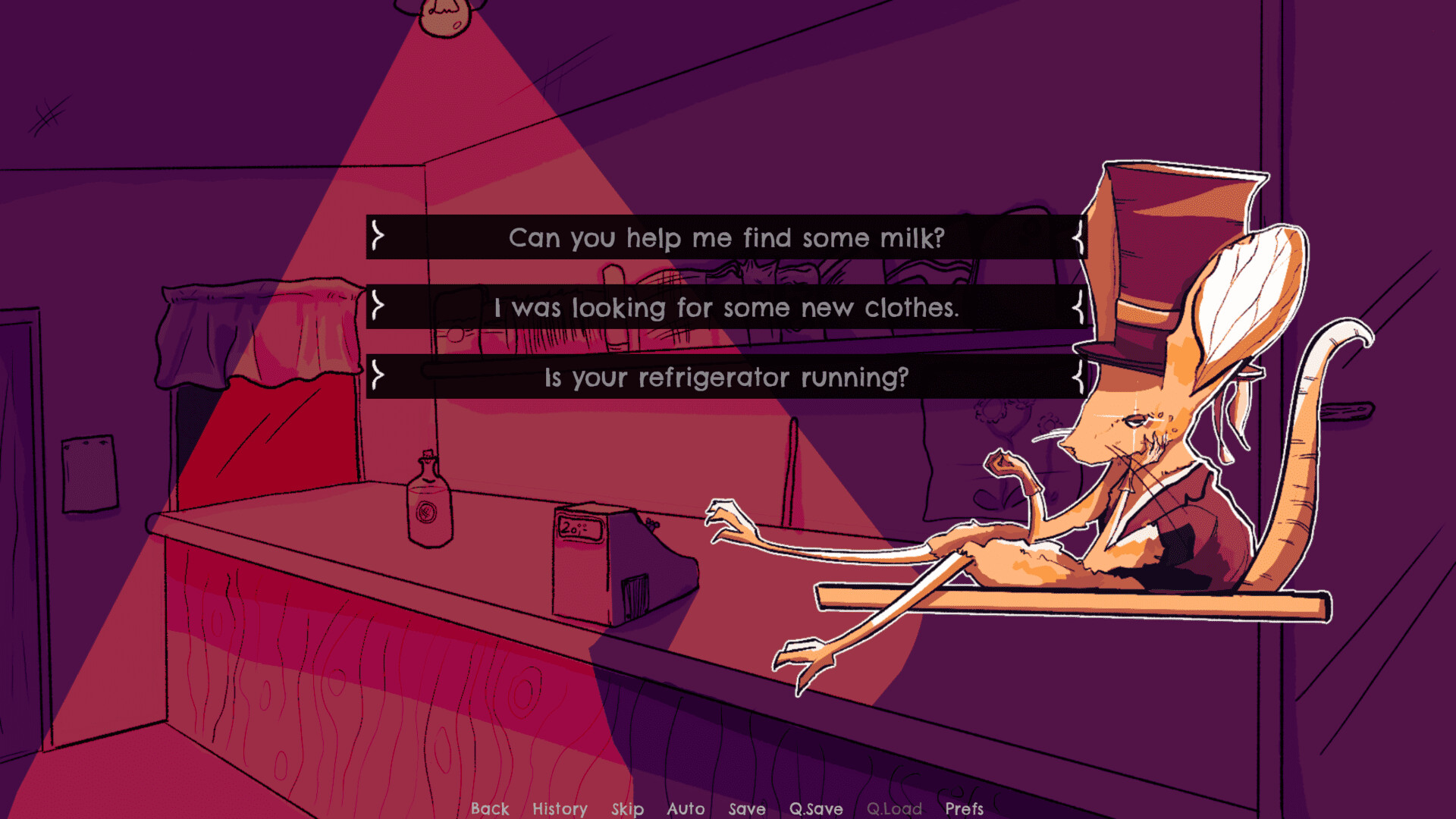
Task: Activate Skip mode
Action: point(627,808)
